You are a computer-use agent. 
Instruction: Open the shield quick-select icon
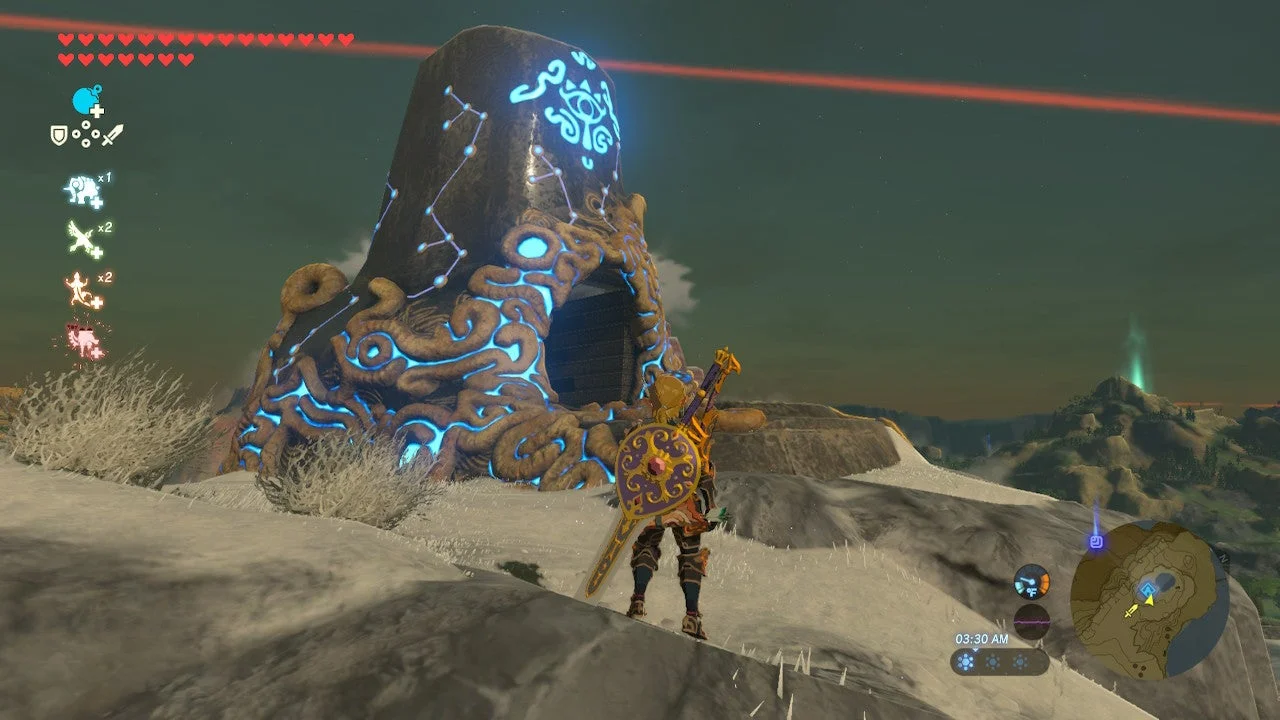(59, 134)
